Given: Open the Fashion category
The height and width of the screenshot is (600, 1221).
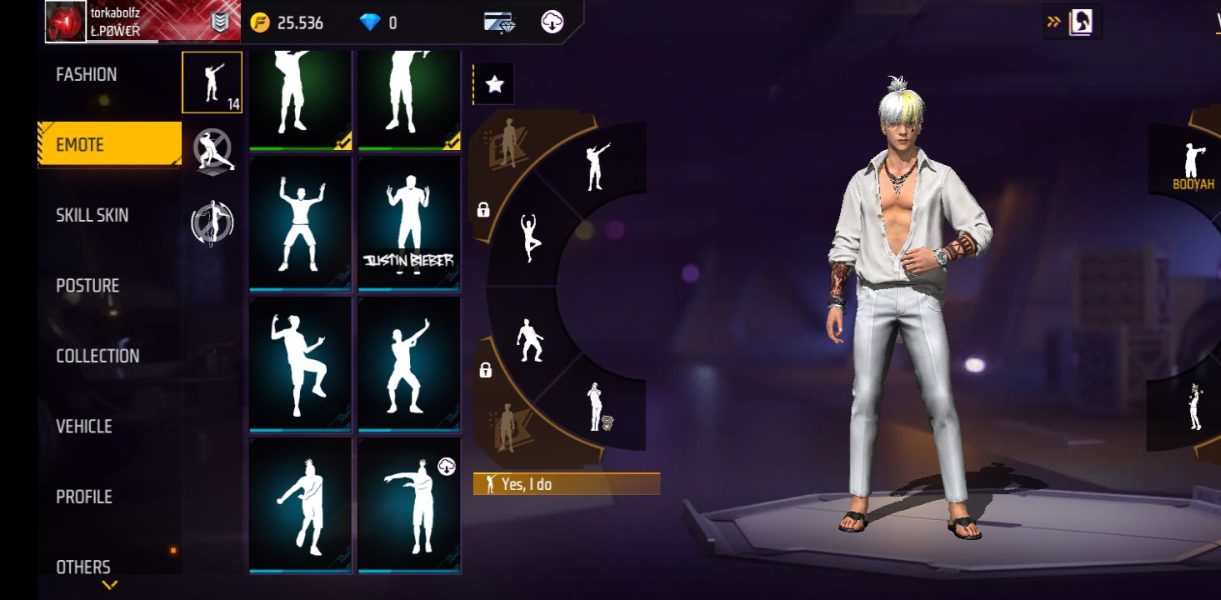Looking at the screenshot, I should tap(87, 75).
